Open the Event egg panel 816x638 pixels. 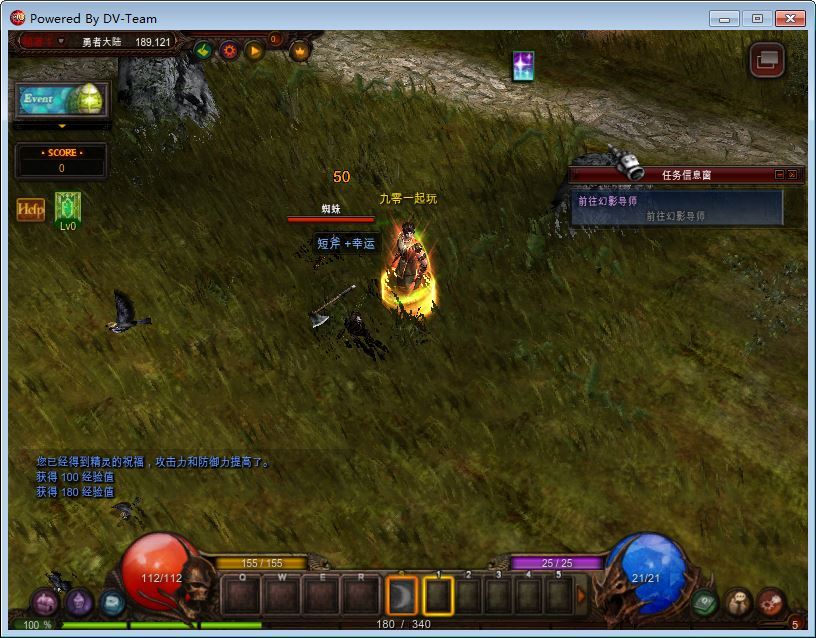click(61, 101)
